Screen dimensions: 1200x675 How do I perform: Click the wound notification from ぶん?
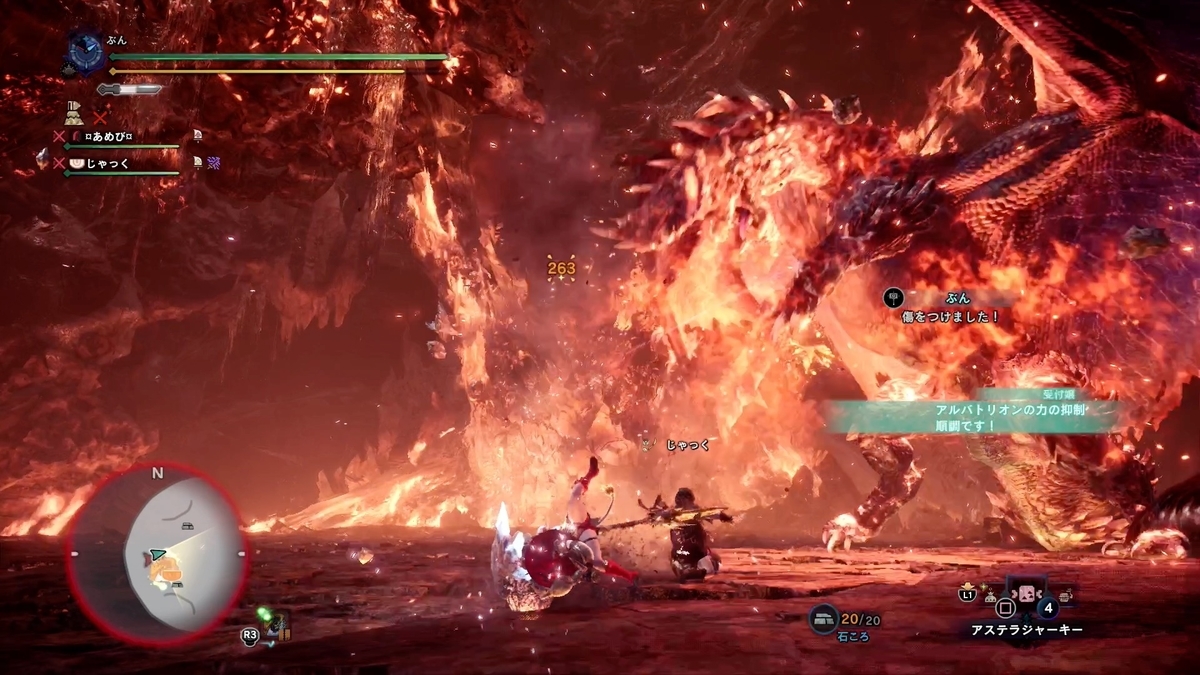coord(952,307)
